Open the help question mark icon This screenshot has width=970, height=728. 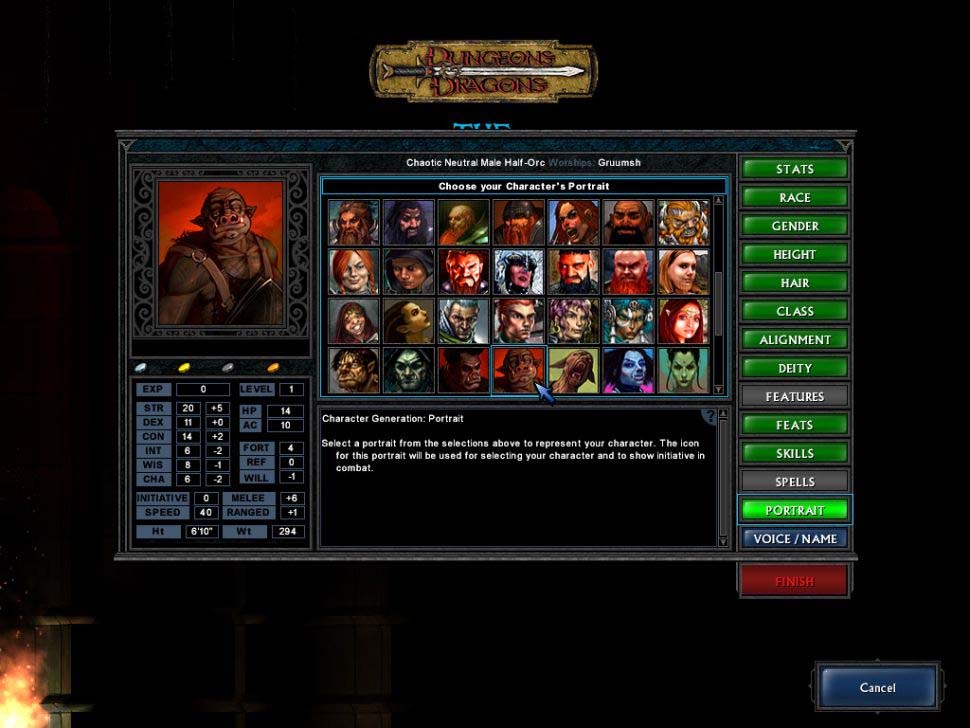coord(710,416)
